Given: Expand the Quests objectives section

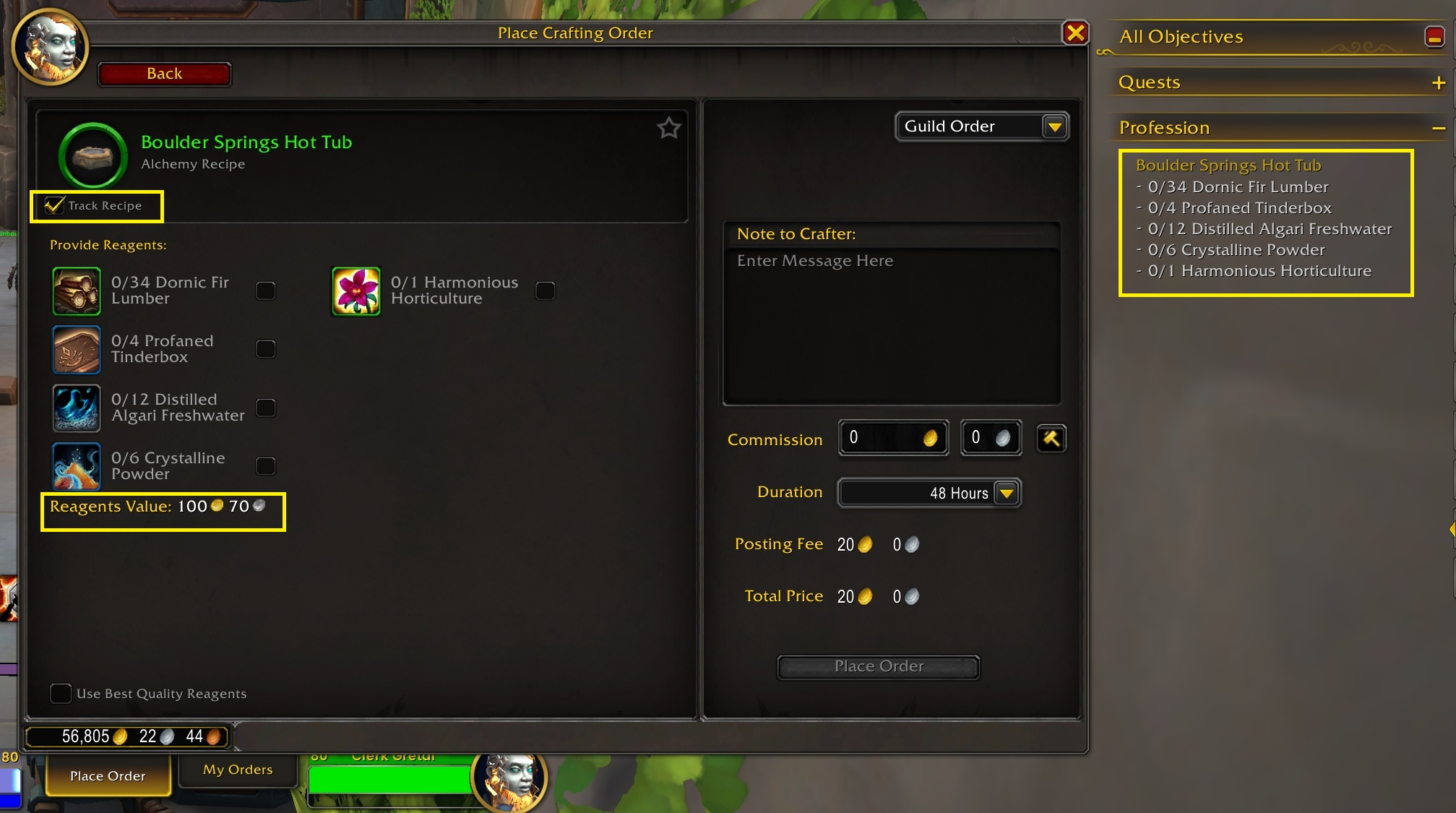Looking at the screenshot, I should (1438, 83).
